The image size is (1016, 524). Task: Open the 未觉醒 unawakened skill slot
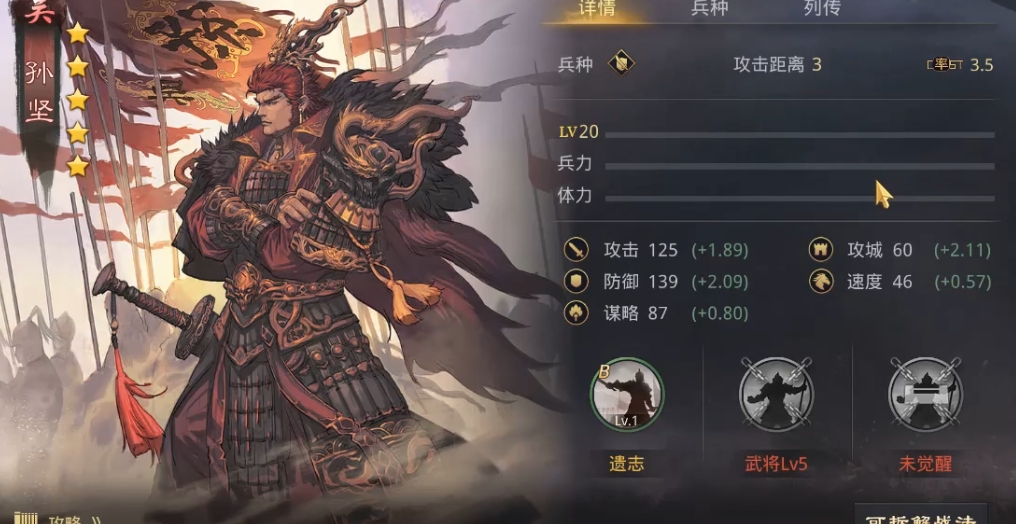point(925,395)
